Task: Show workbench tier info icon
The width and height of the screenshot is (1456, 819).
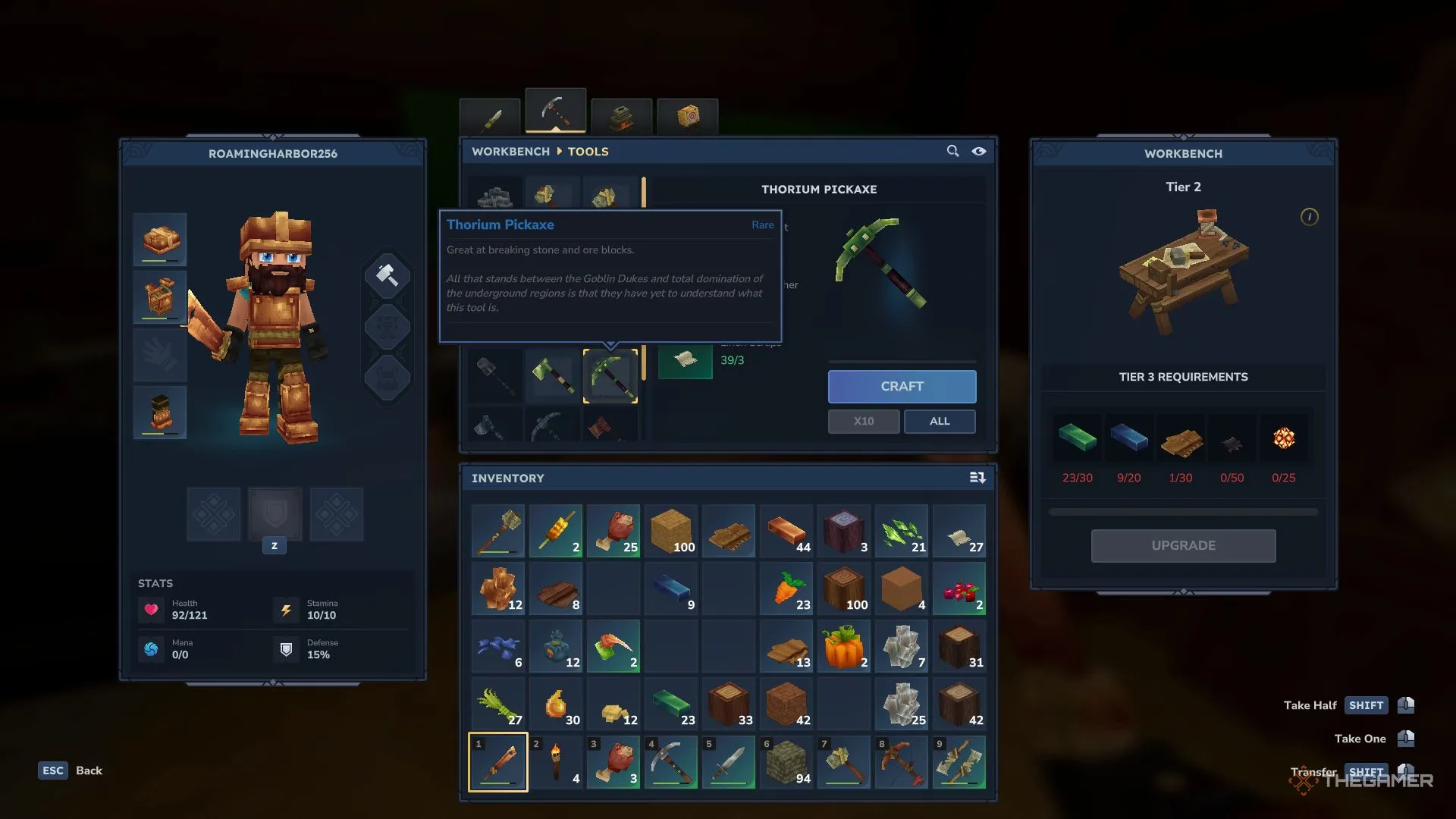Action: 1309,218
